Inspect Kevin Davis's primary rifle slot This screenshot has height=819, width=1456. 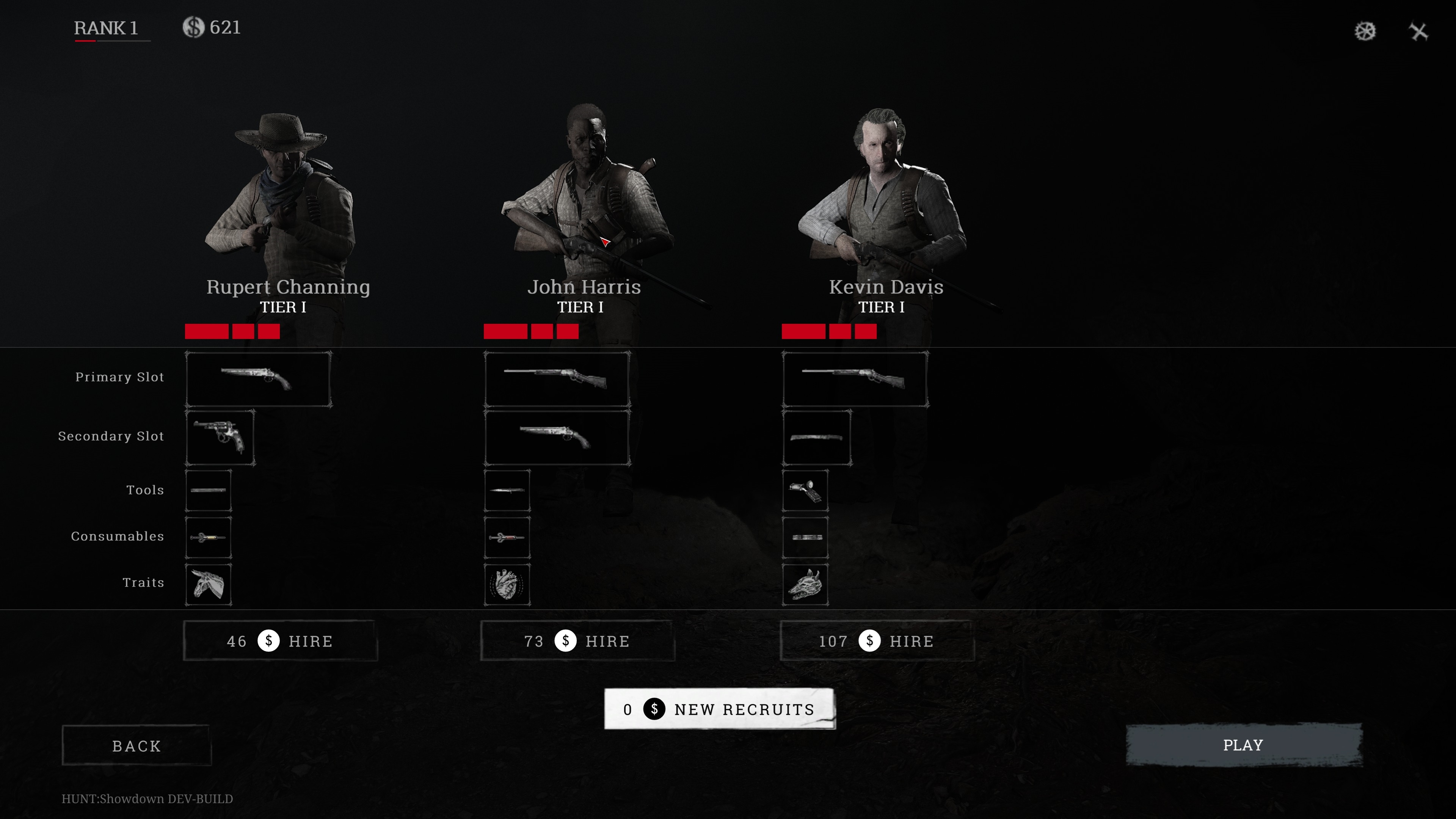point(855,379)
